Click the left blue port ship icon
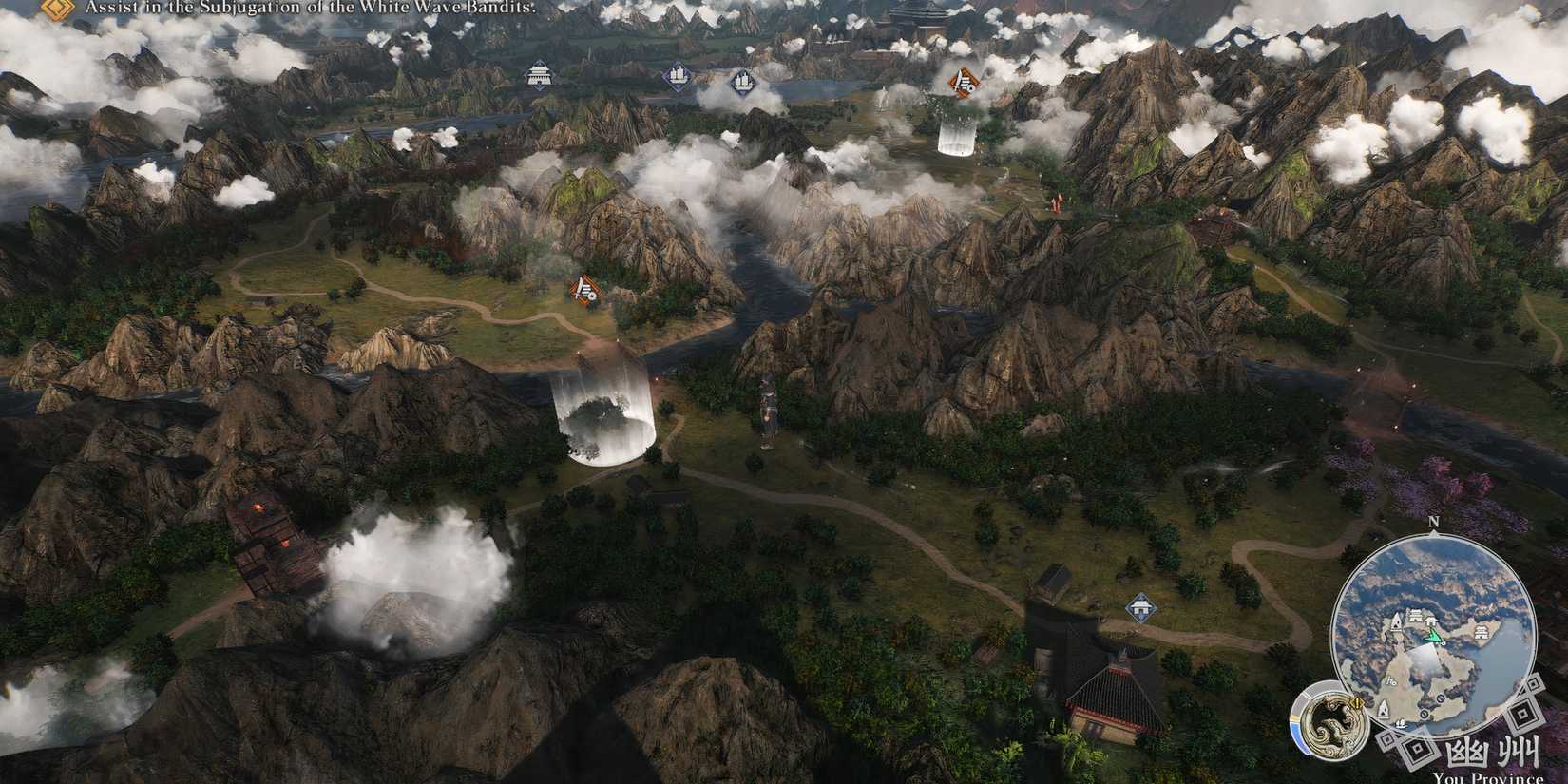Viewport: 1568px width, 784px height. (x=677, y=75)
